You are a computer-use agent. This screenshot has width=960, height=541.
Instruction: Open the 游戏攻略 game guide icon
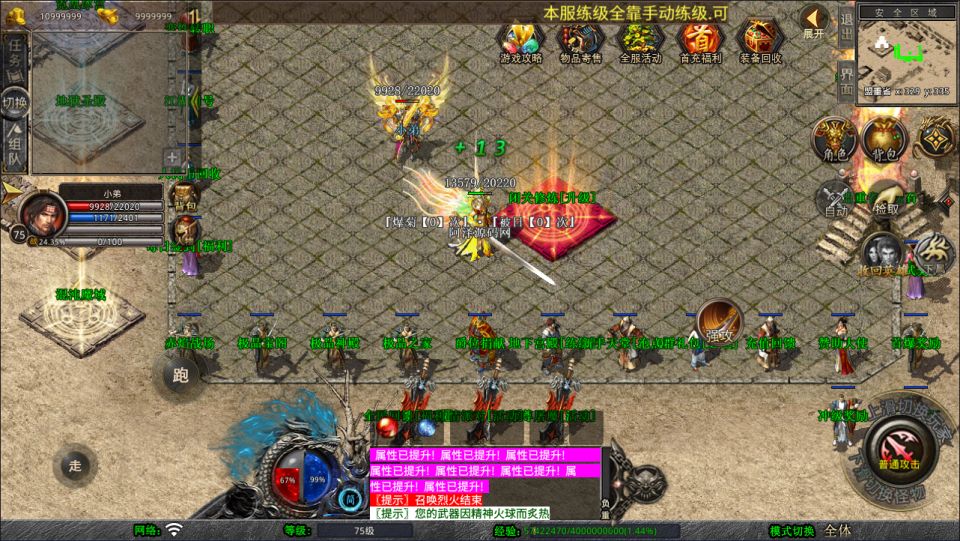pos(520,41)
